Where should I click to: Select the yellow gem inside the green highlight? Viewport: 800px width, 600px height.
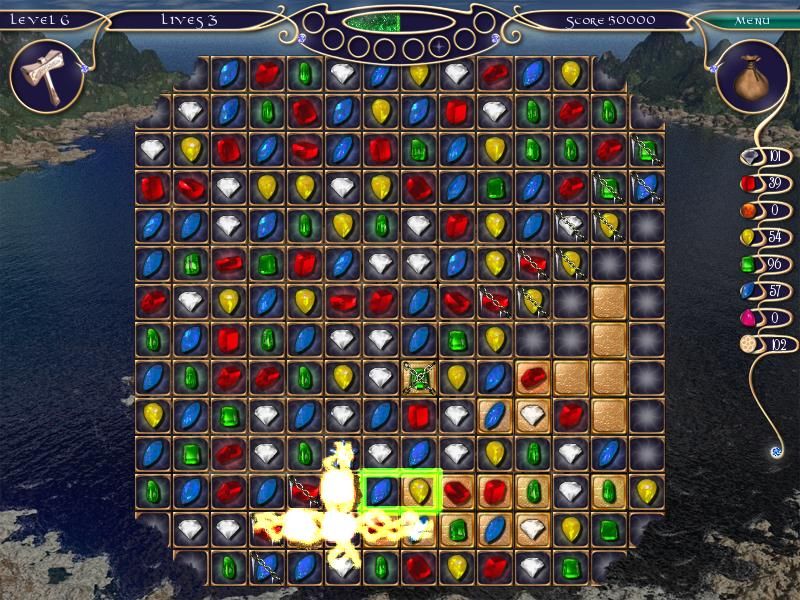pos(420,491)
